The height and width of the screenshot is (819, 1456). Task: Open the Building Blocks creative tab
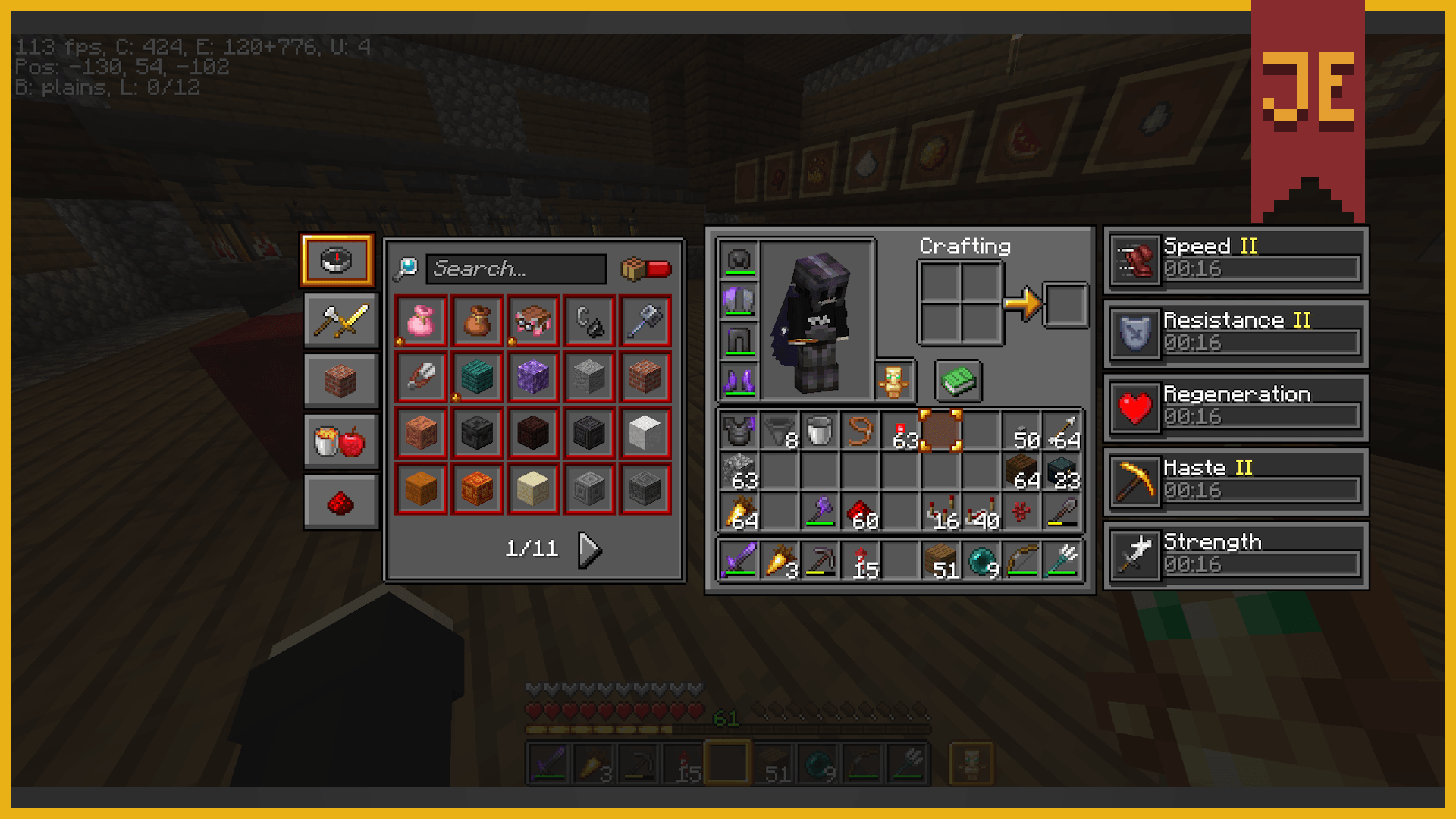[340, 381]
